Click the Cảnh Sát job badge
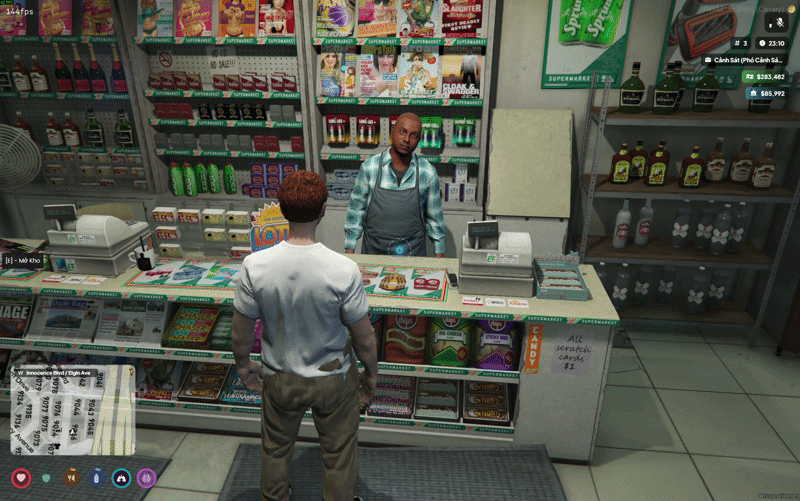This screenshot has height=501, width=800. [x=745, y=60]
